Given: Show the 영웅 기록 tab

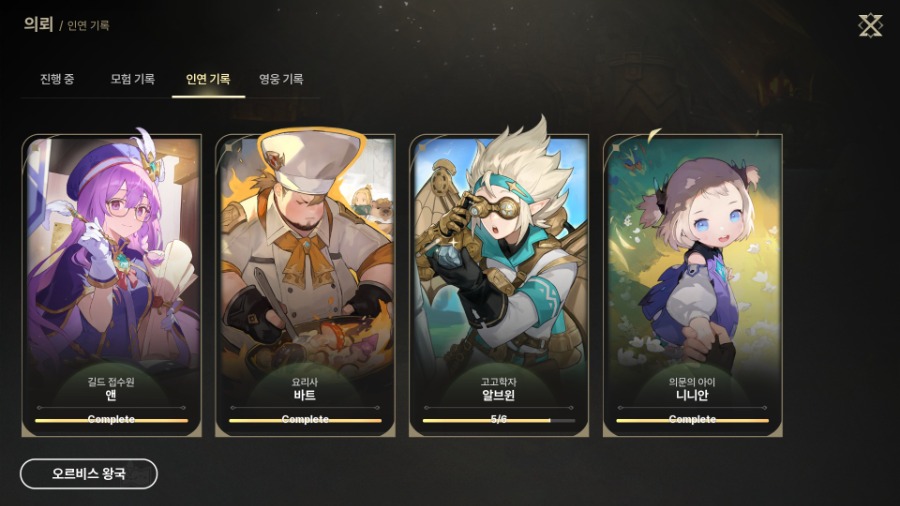Looking at the screenshot, I should coord(281,79).
